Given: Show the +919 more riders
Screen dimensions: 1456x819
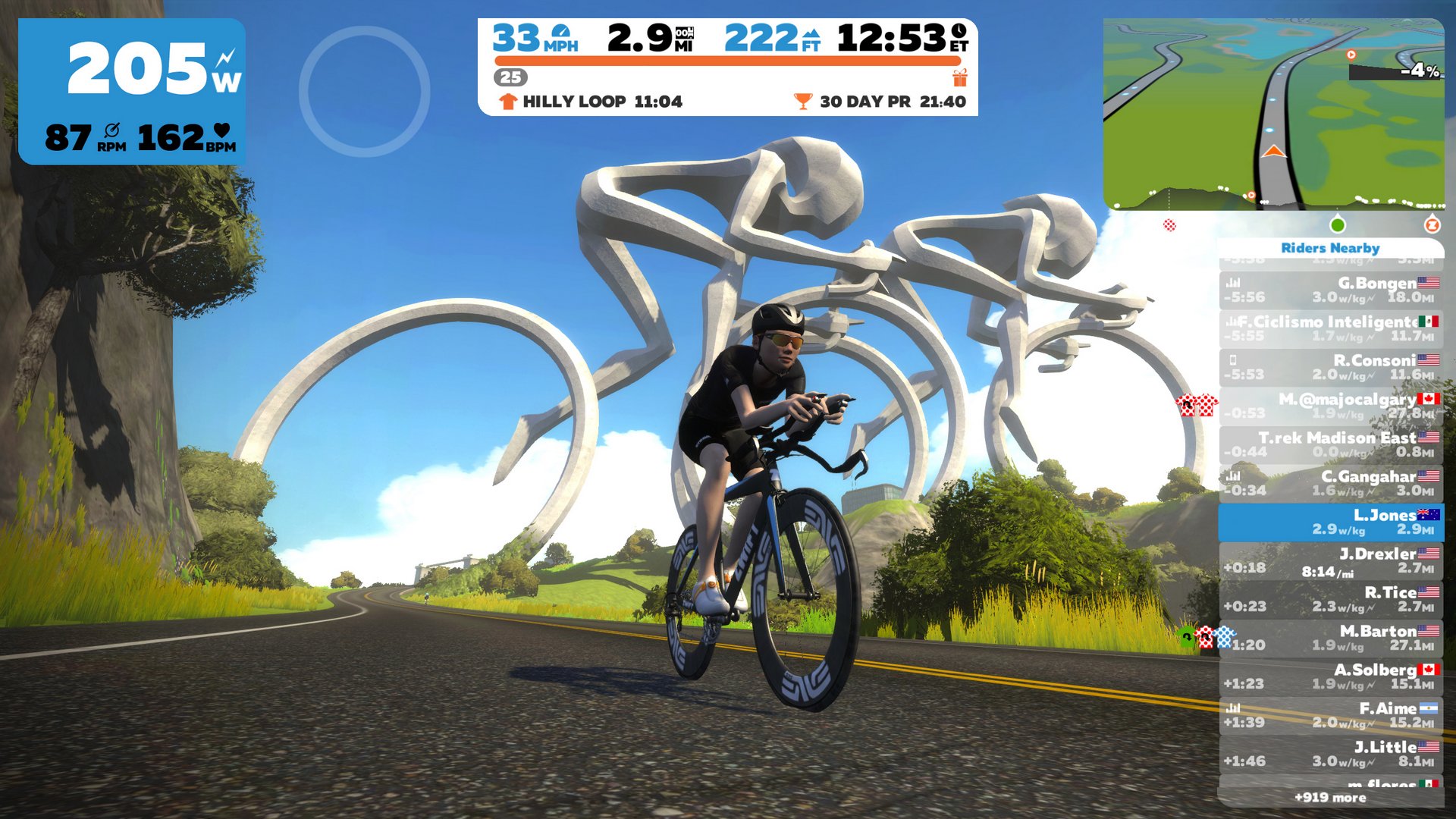Looking at the screenshot, I should [1330, 797].
